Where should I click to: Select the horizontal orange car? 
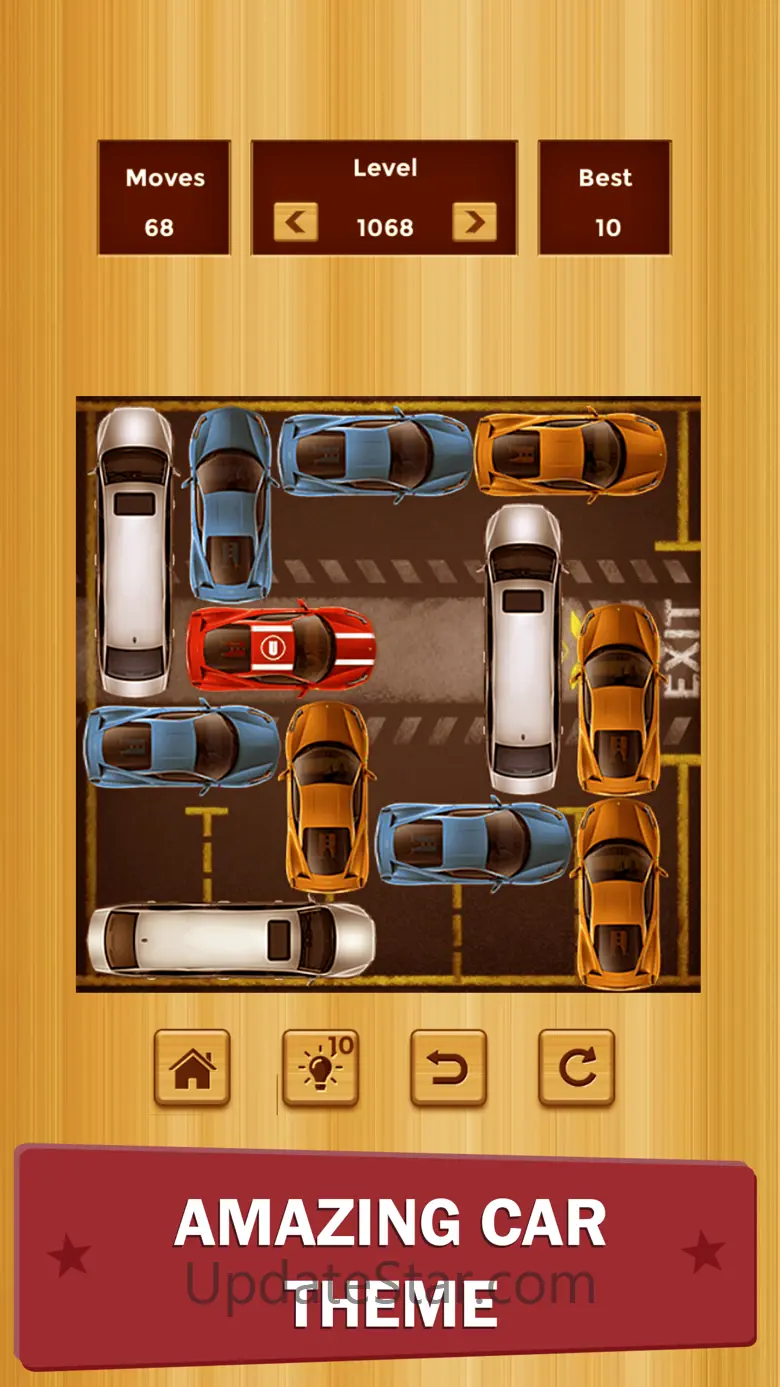coord(570,455)
